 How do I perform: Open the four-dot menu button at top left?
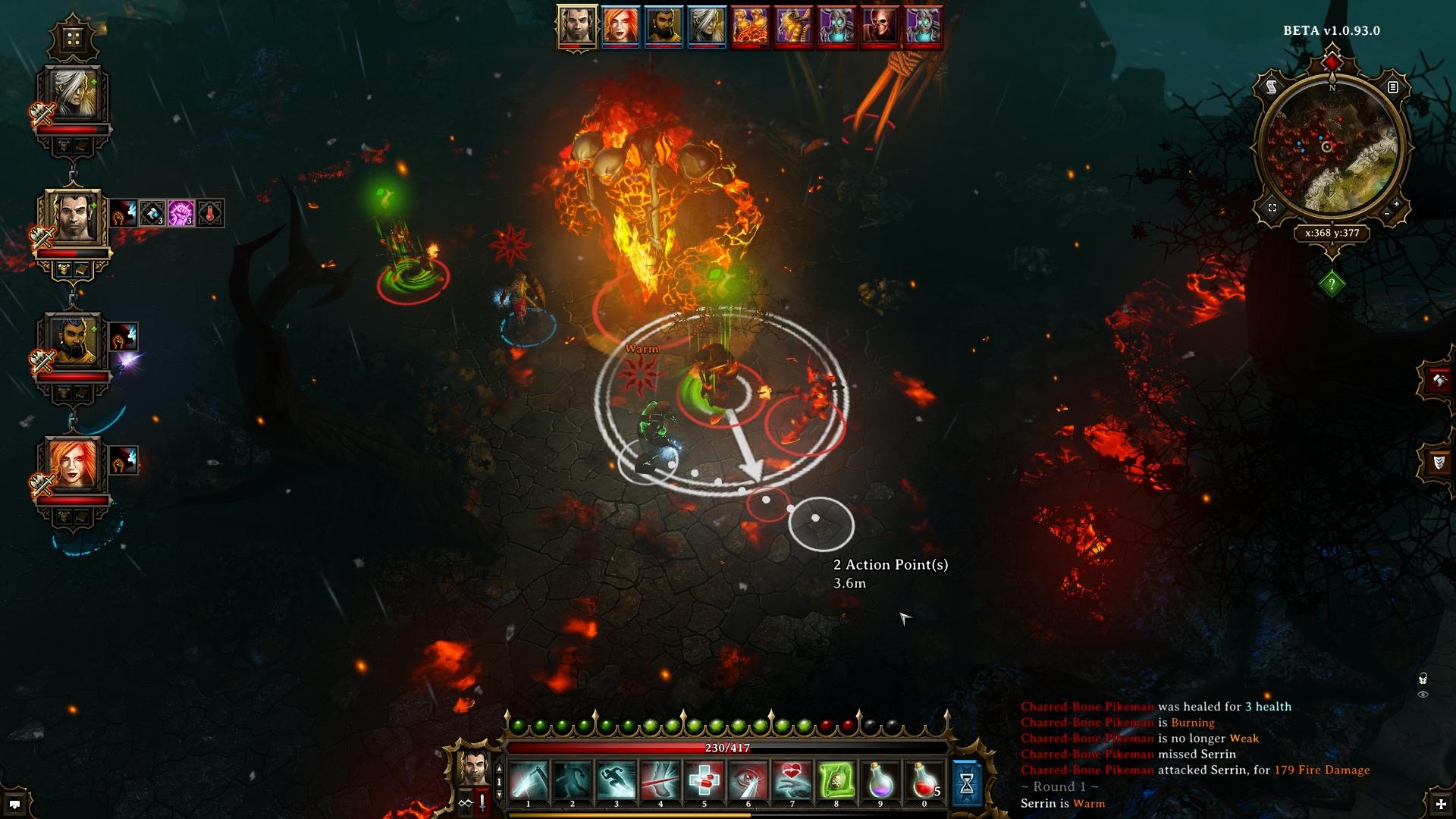pyautogui.click(x=73, y=38)
